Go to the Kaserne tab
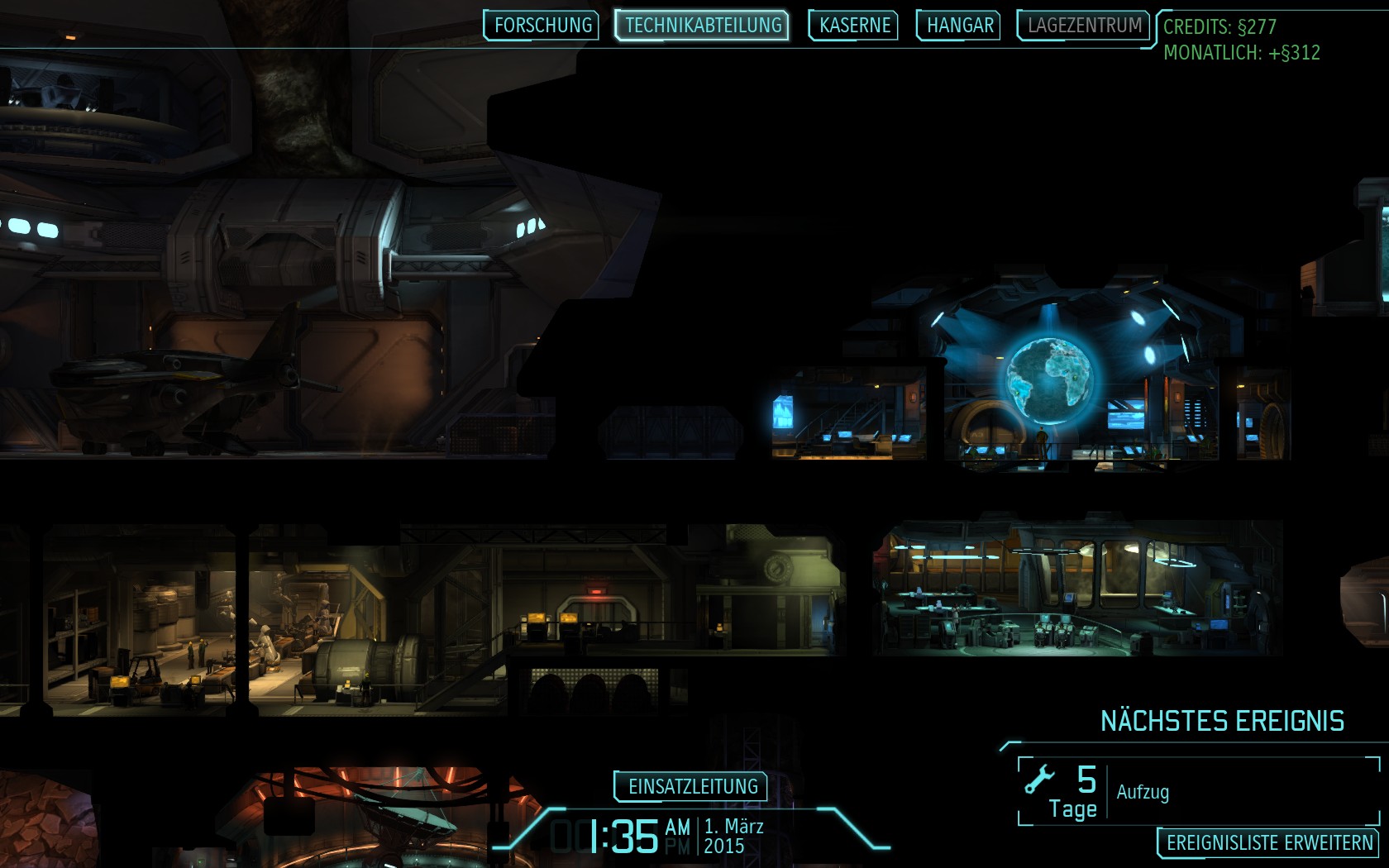This screenshot has height=868, width=1389. tap(854, 26)
